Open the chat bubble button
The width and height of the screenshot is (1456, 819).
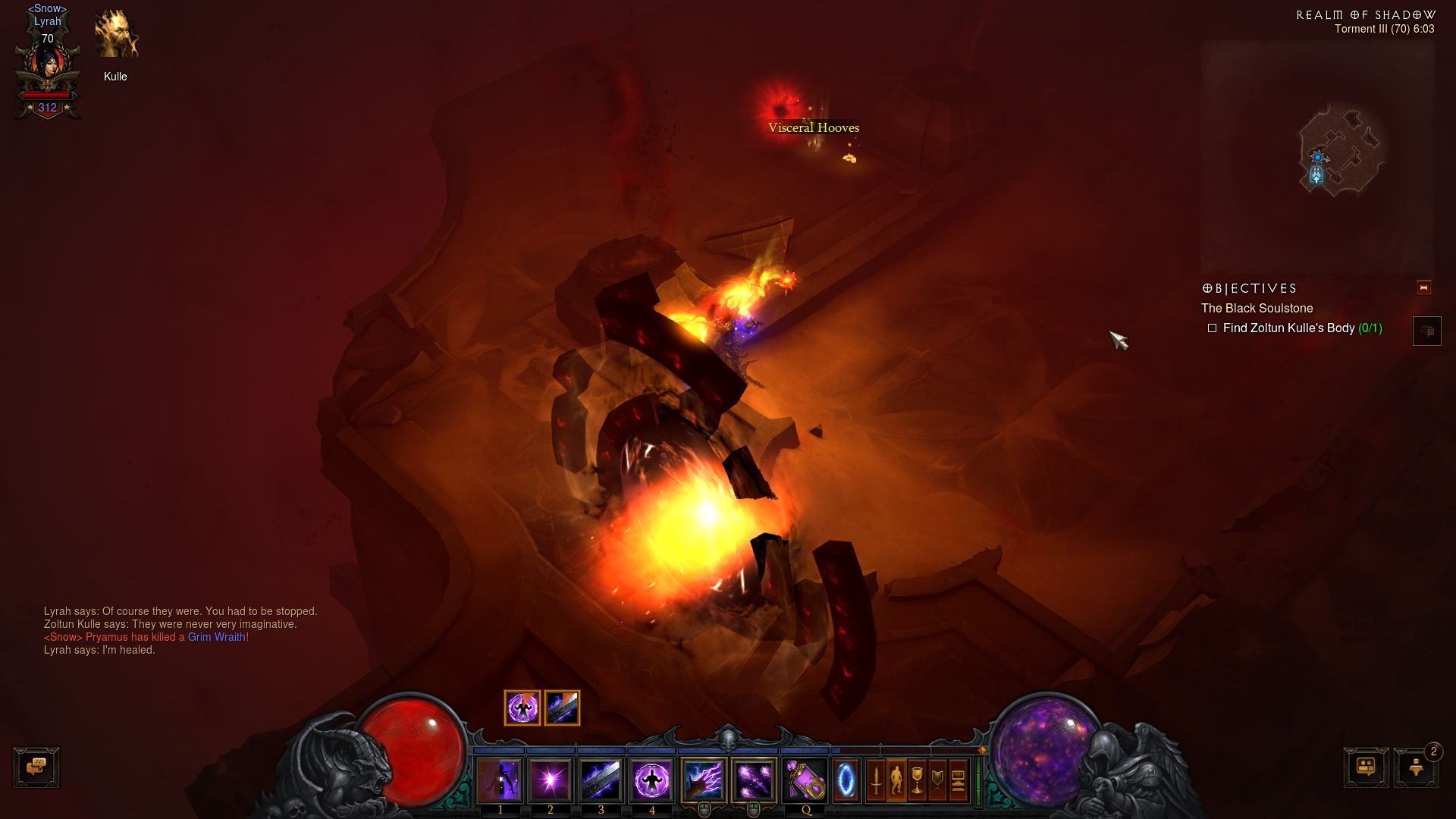pyautogui.click(x=36, y=767)
